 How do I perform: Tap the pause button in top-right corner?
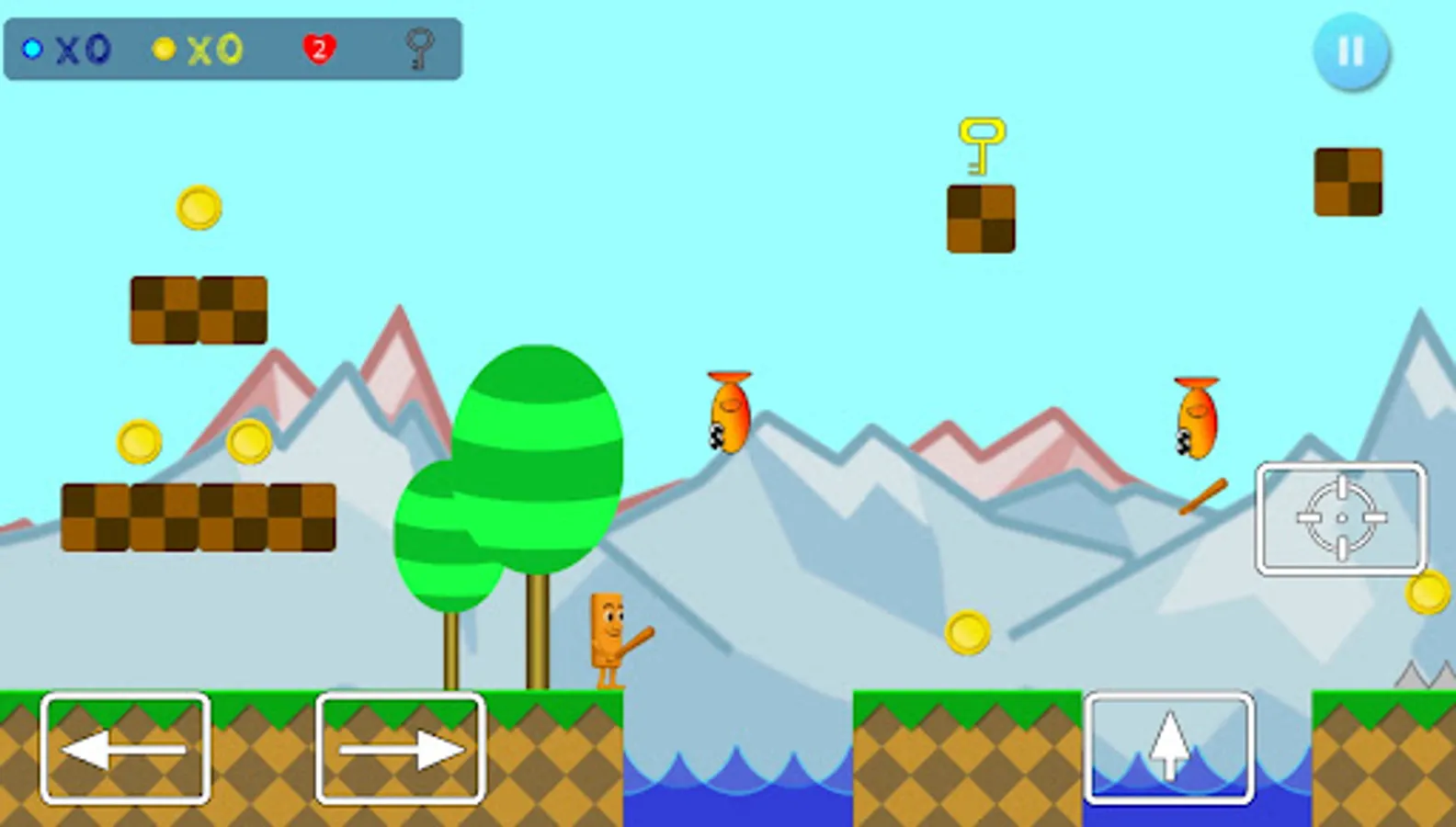pos(1350,52)
